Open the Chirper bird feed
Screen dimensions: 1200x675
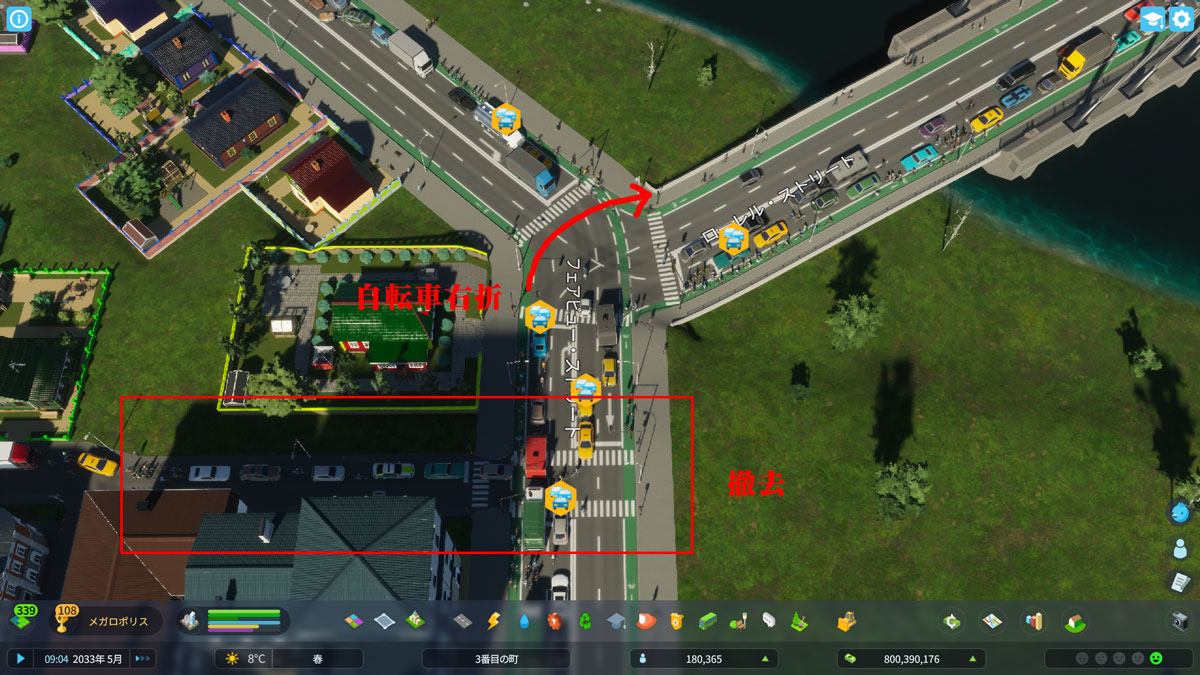1181,513
